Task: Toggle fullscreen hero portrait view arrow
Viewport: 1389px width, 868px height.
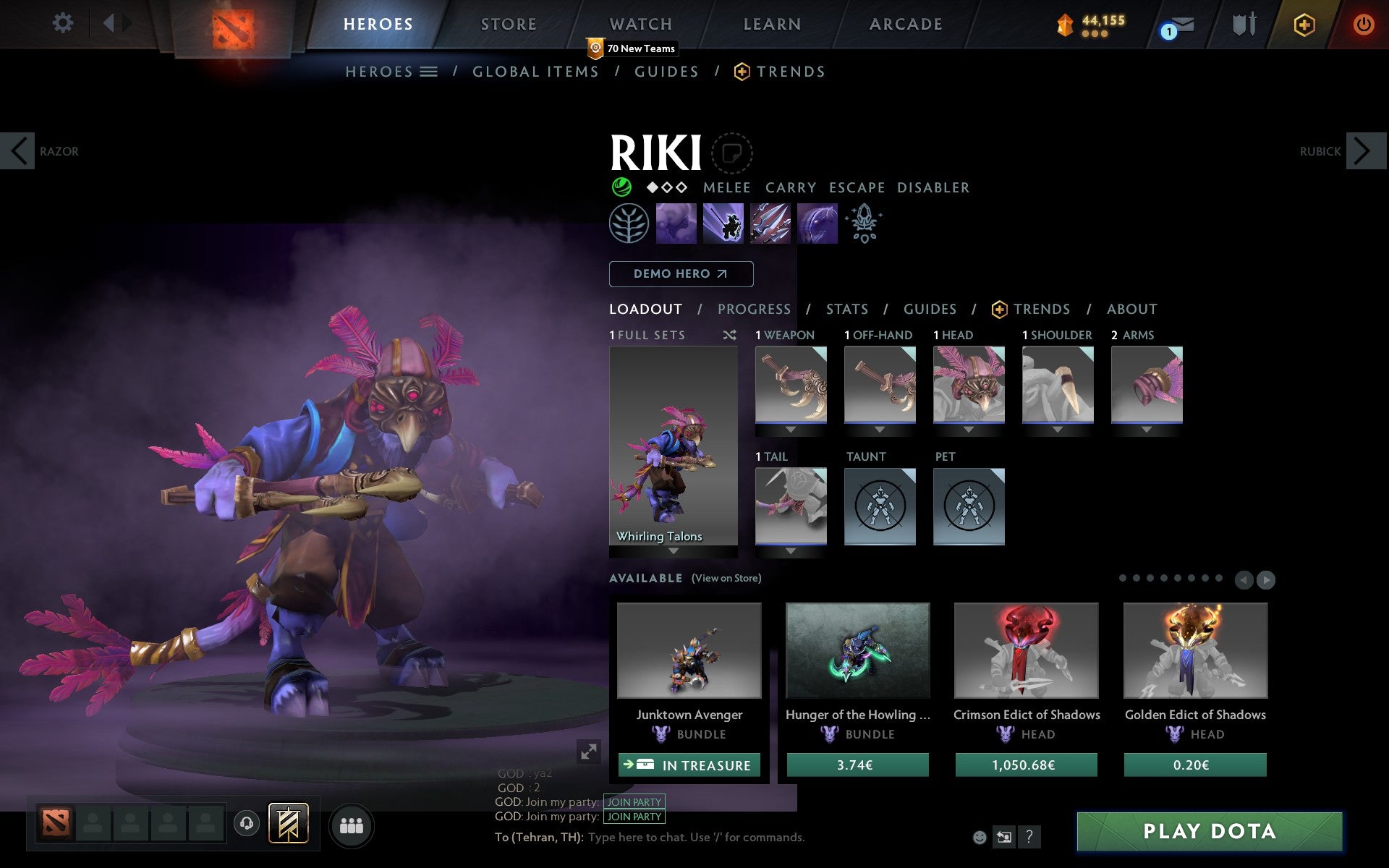Action: coord(589,752)
